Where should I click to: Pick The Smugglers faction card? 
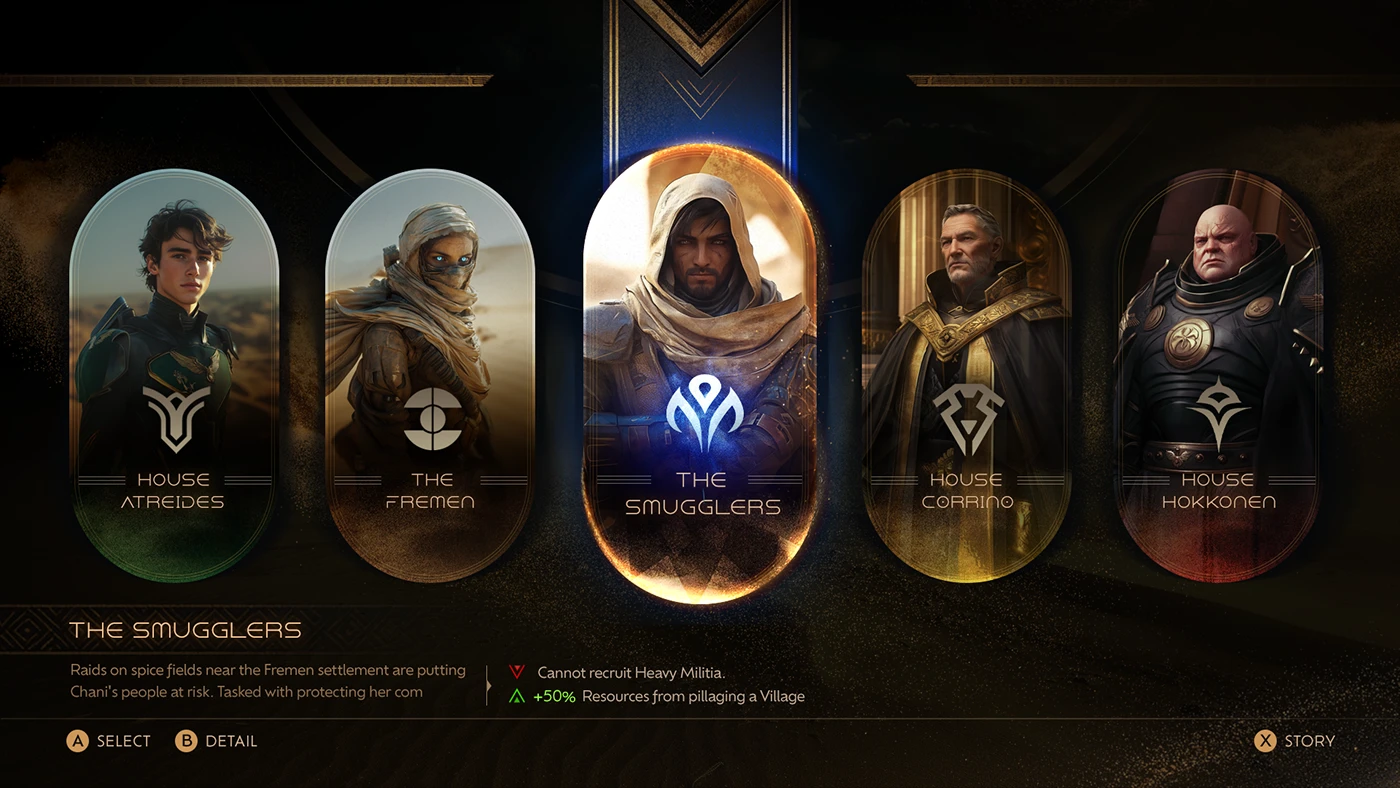pyautogui.click(x=700, y=375)
